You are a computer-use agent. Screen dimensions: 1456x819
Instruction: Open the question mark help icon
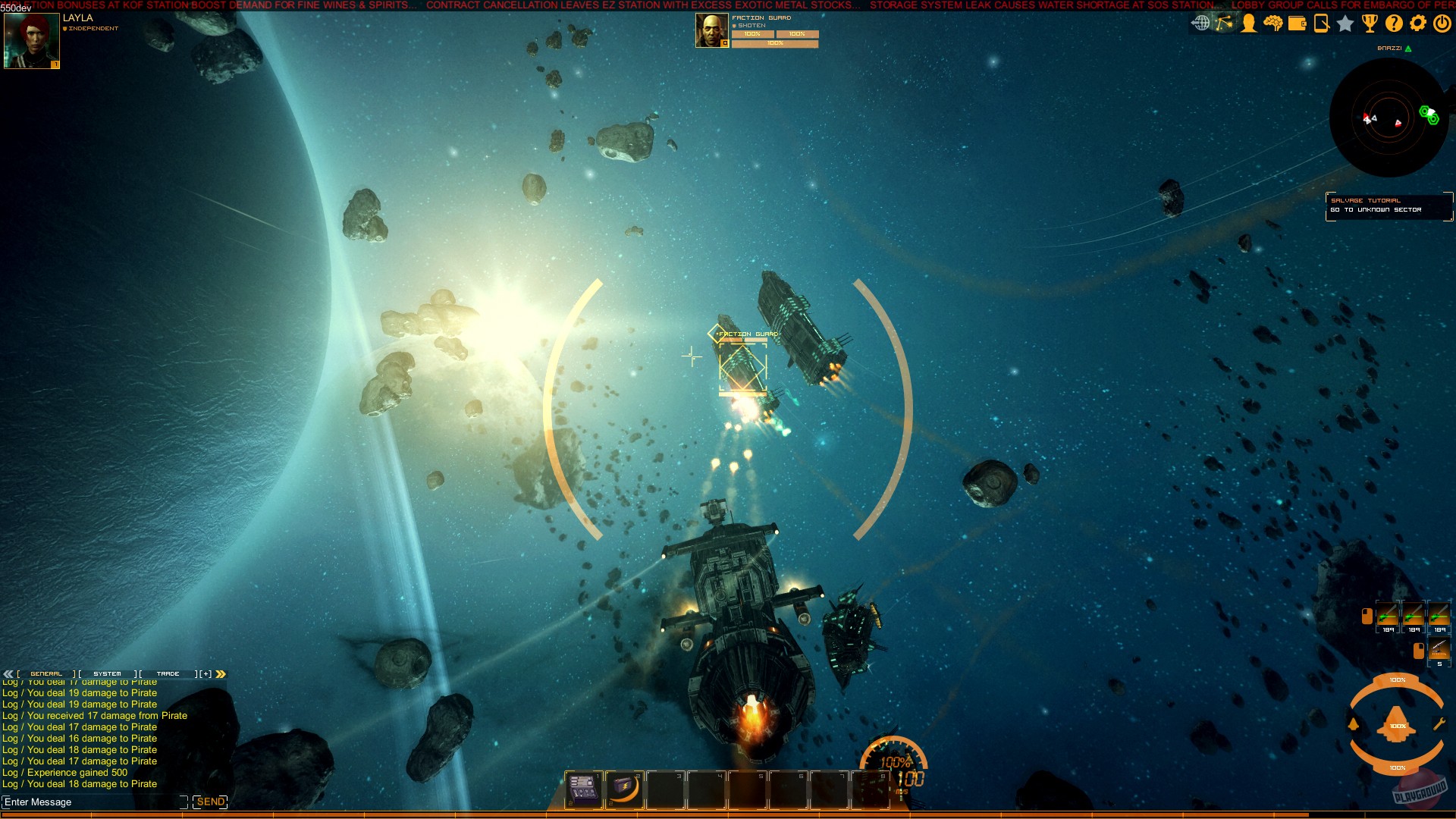tap(1394, 23)
